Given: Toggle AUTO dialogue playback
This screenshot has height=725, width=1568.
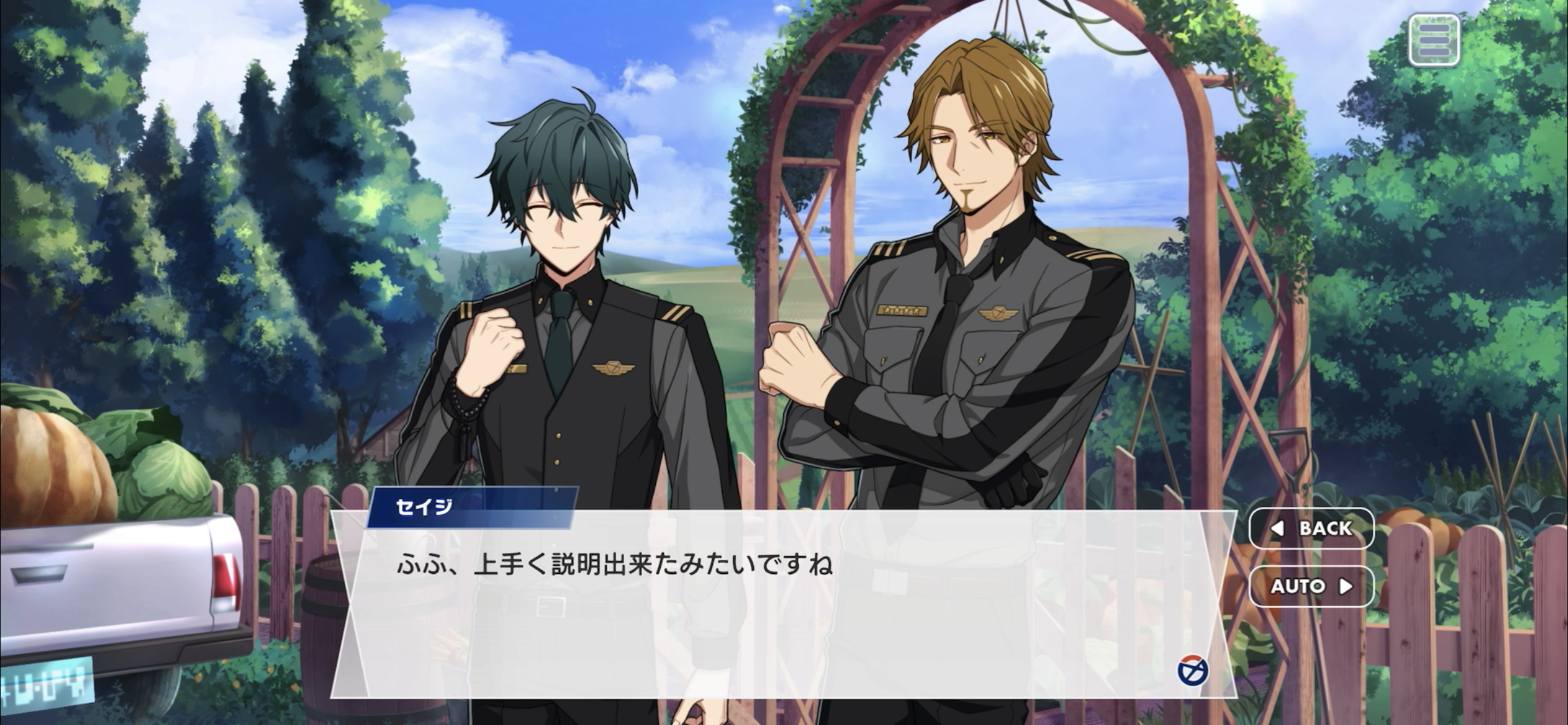Looking at the screenshot, I should coord(1312,586).
